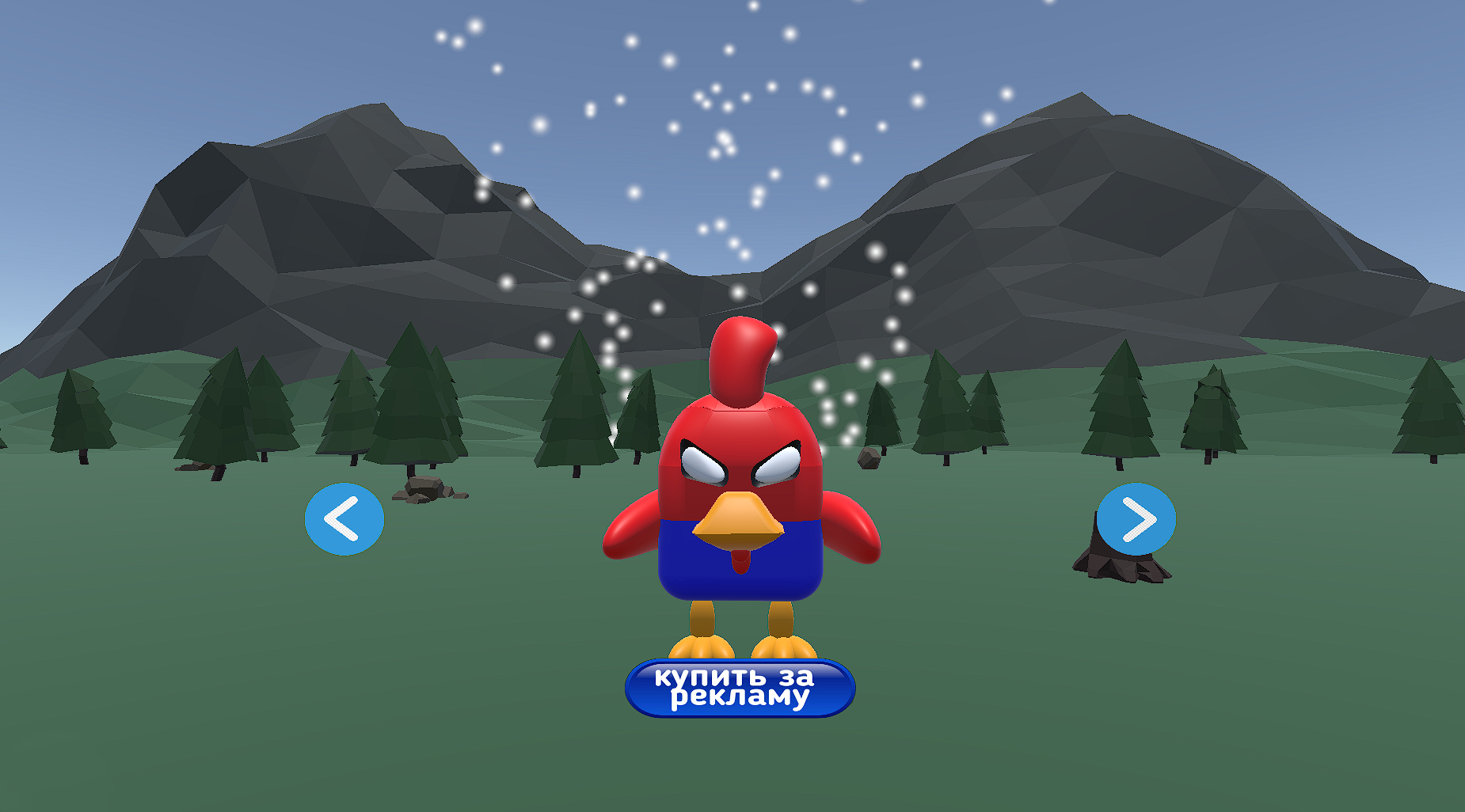Switch to previous character with the left arrow
Screen dimensions: 1465x812
coord(344,518)
